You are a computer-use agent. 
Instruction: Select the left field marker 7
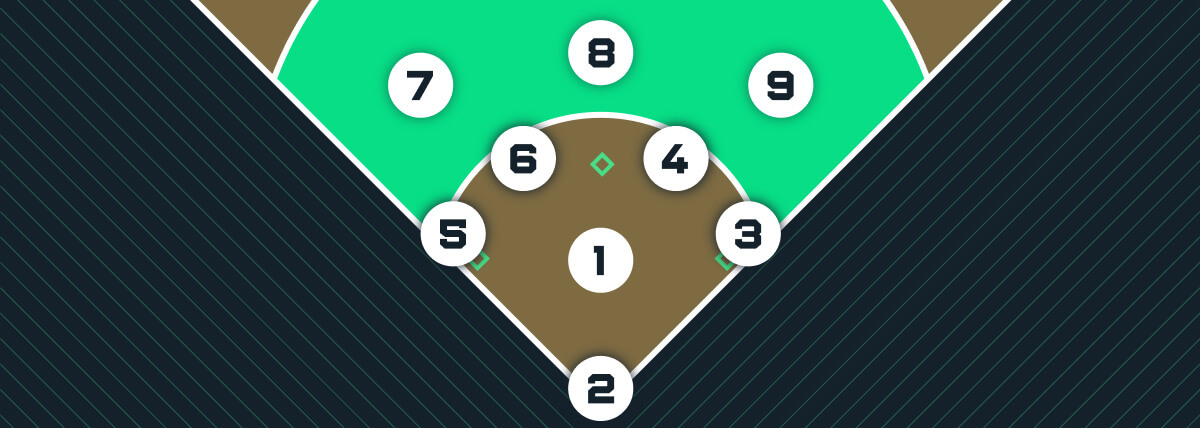[x=421, y=86]
